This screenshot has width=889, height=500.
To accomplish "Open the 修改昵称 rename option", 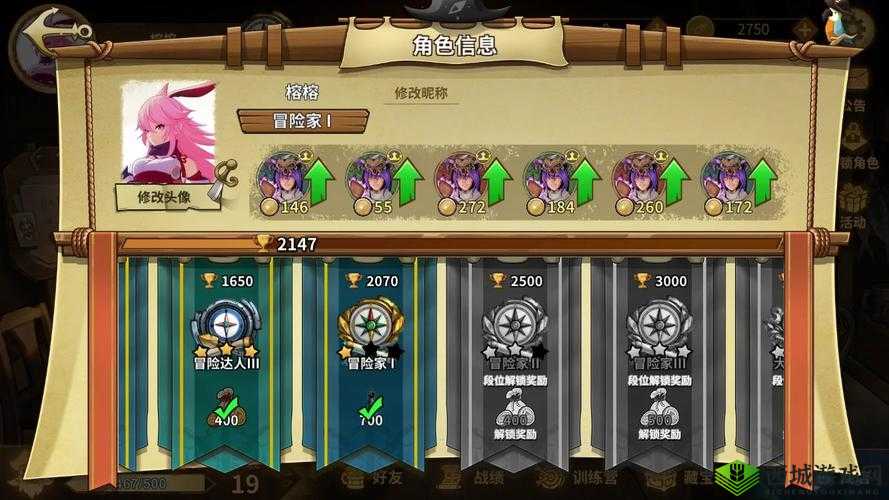I will [x=421, y=93].
